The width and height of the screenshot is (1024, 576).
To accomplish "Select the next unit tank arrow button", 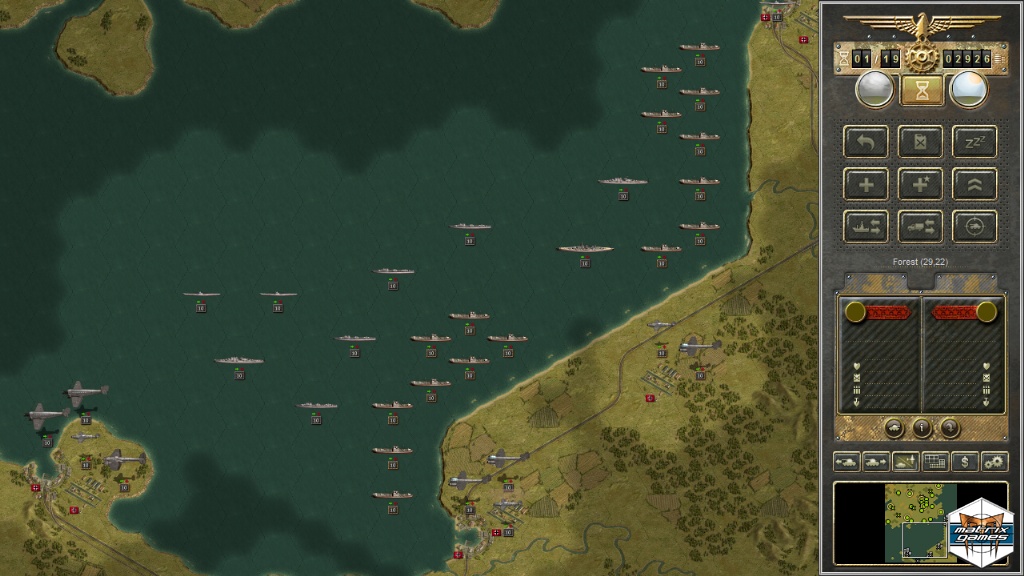I will point(877,462).
